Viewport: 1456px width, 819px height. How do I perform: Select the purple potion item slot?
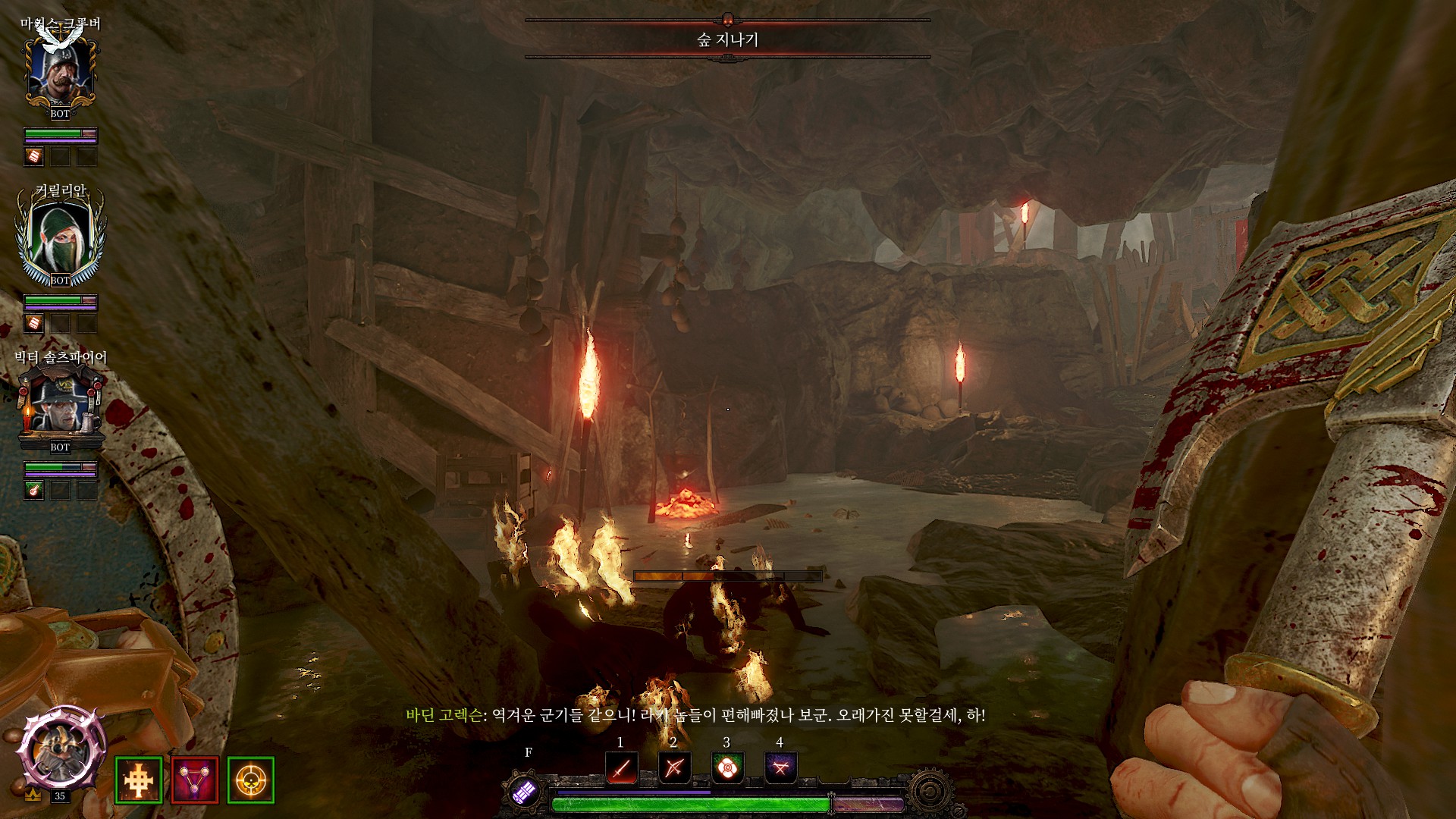pos(780,768)
